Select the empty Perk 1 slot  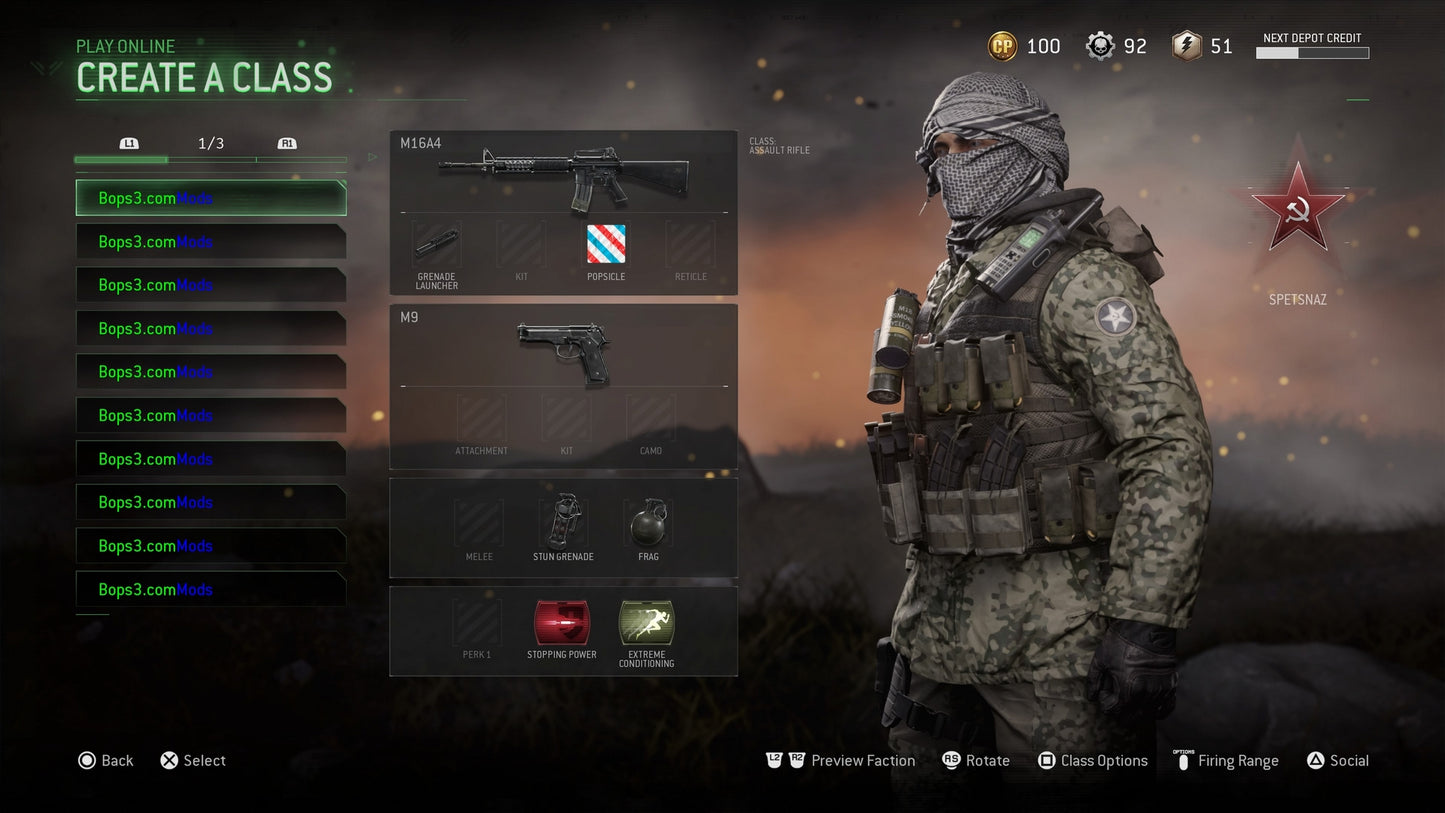(477, 623)
